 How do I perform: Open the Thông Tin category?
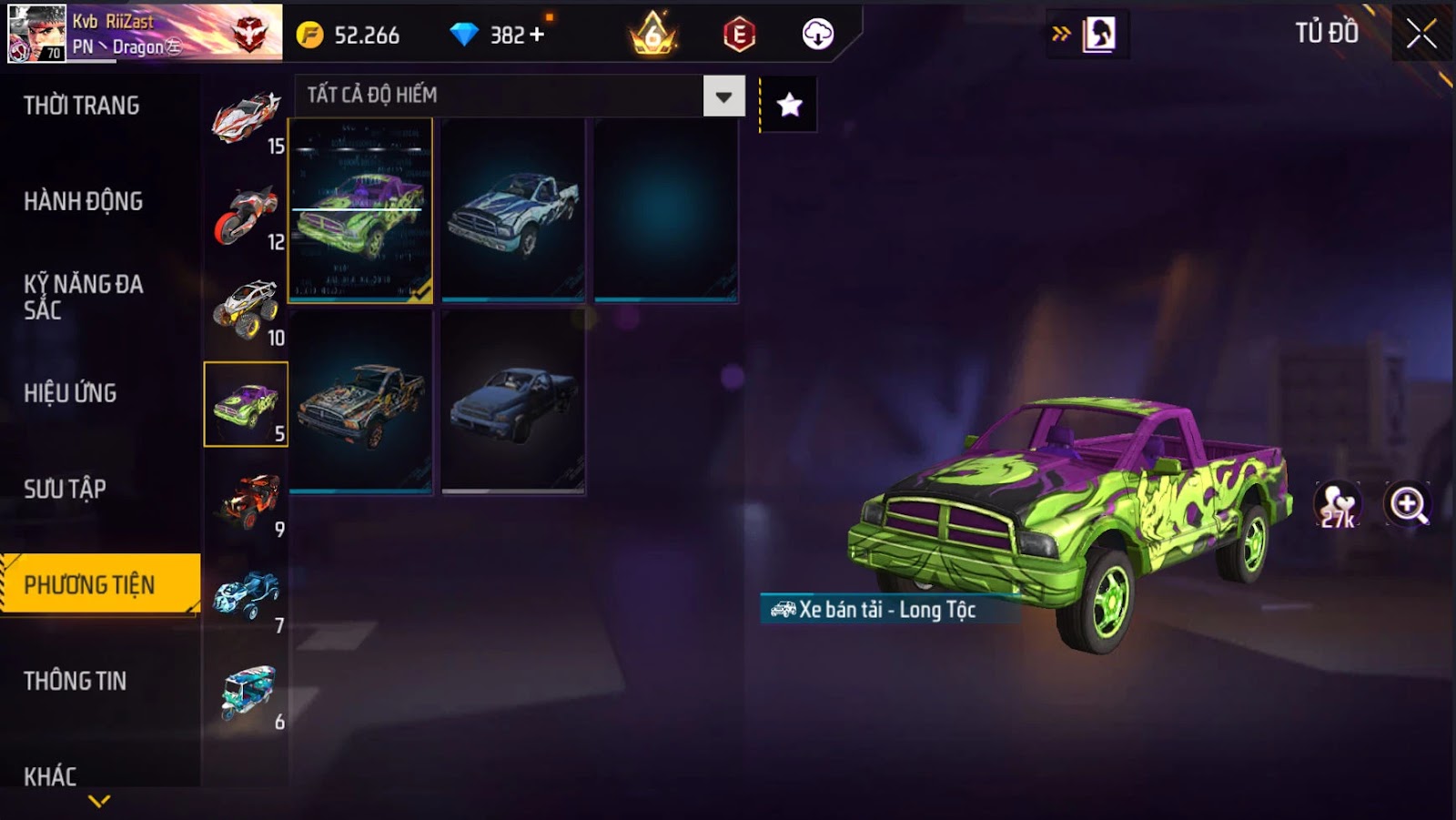click(x=76, y=681)
